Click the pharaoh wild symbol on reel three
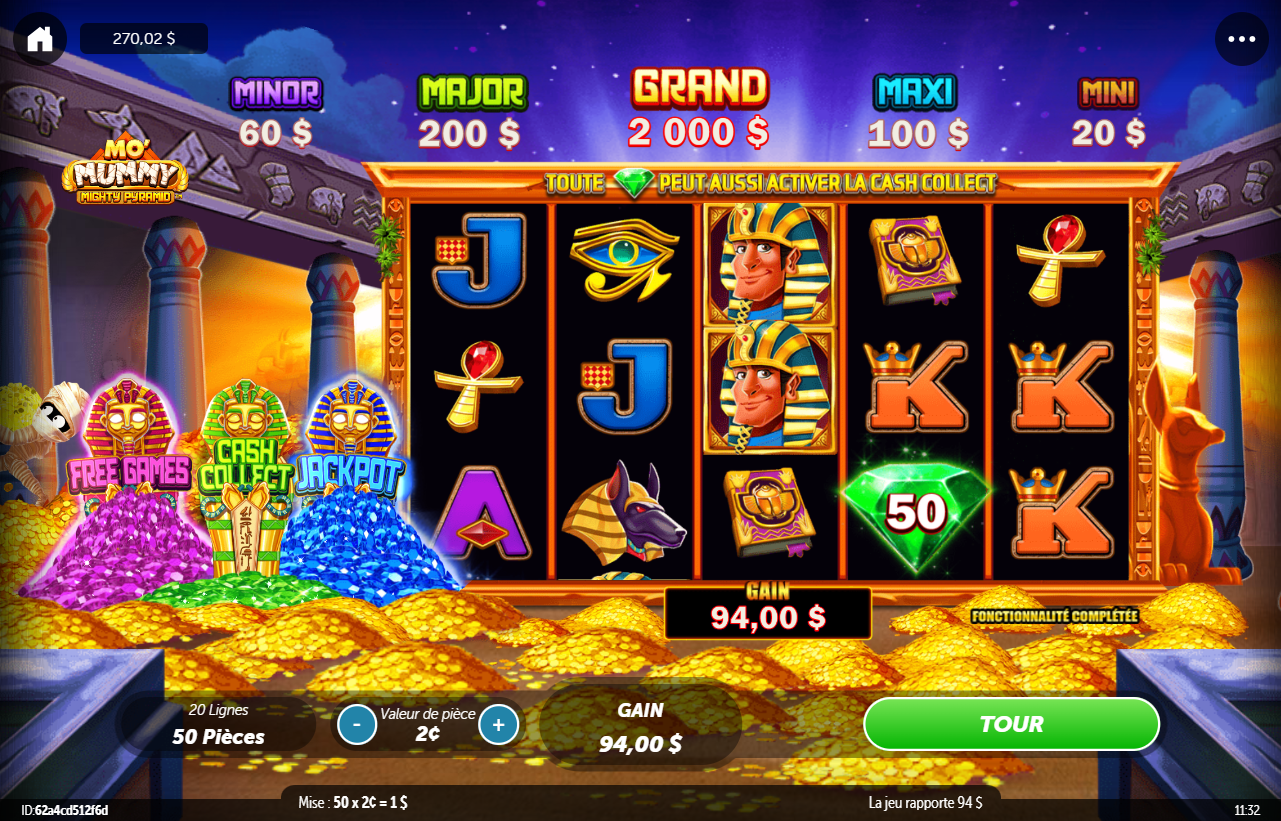The image size is (1281, 821). click(x=769, y=260)
